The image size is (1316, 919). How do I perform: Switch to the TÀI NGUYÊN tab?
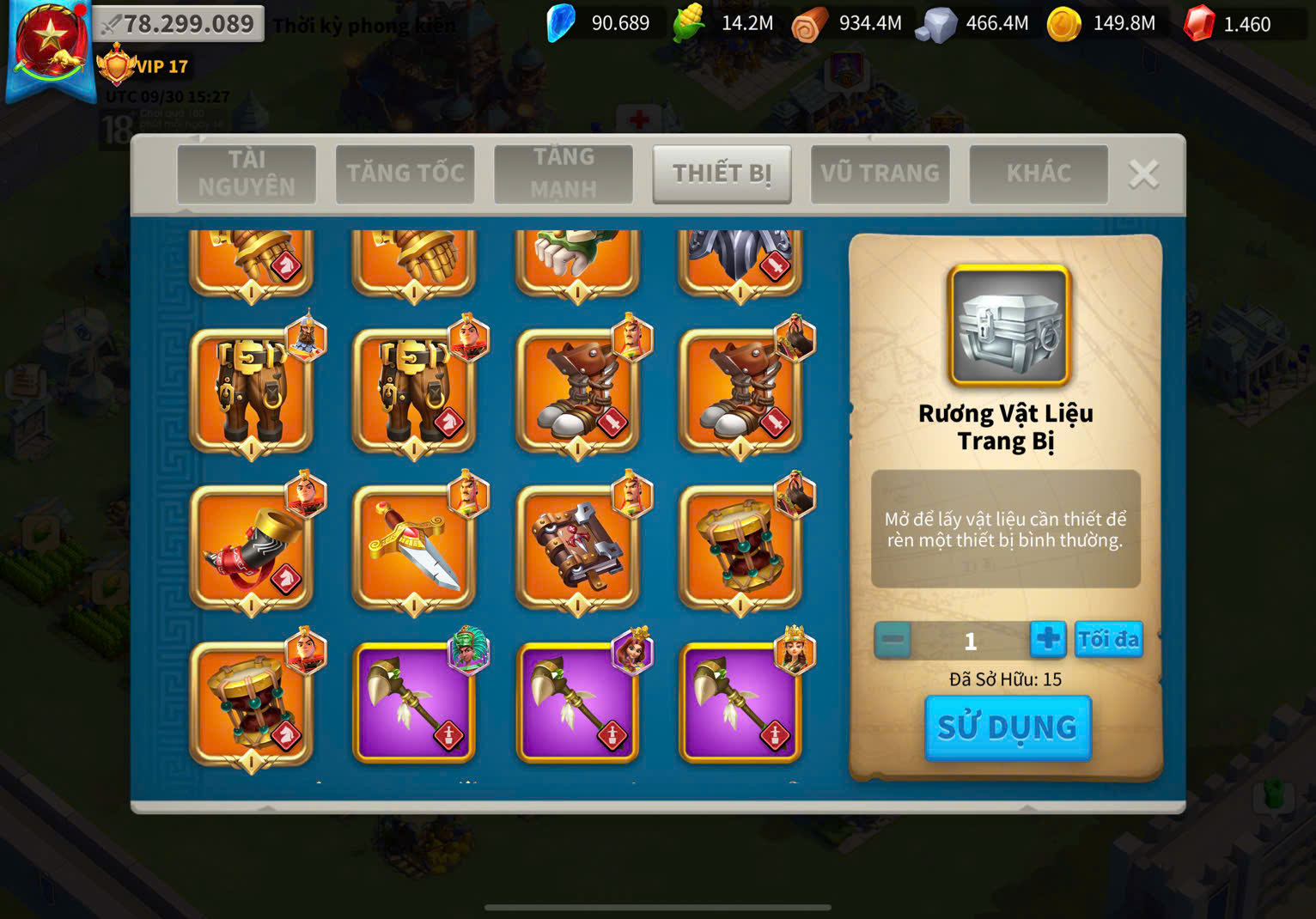pos(247,173)
